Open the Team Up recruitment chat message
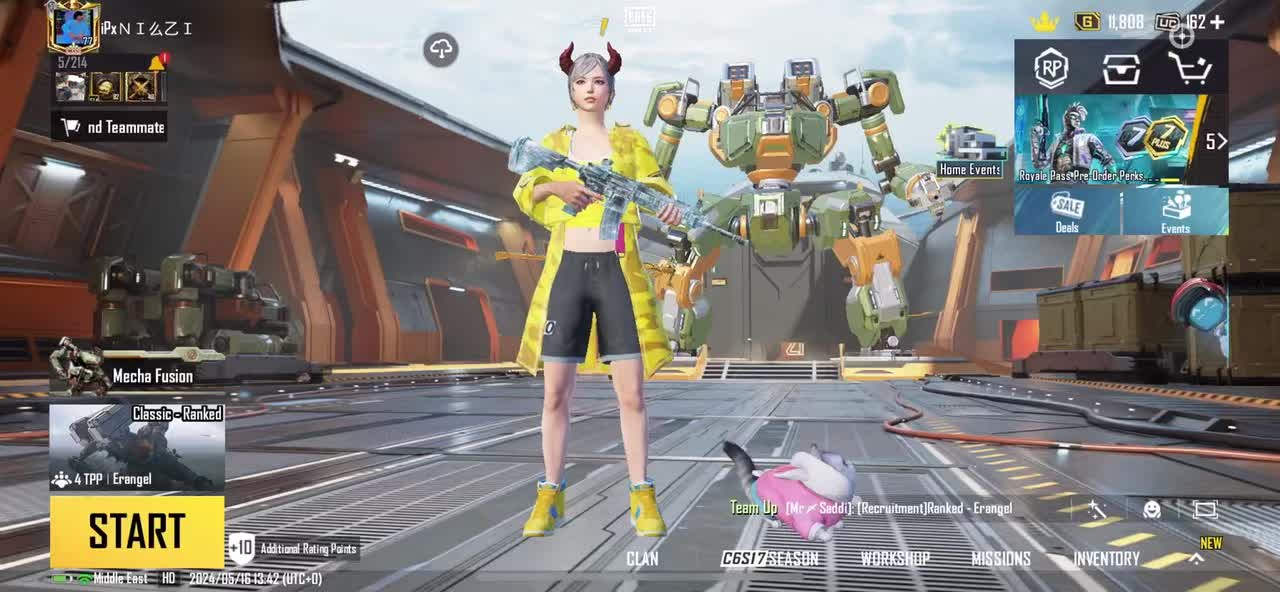This screenshot has width=1280, height=592. (x=870, y=508)
